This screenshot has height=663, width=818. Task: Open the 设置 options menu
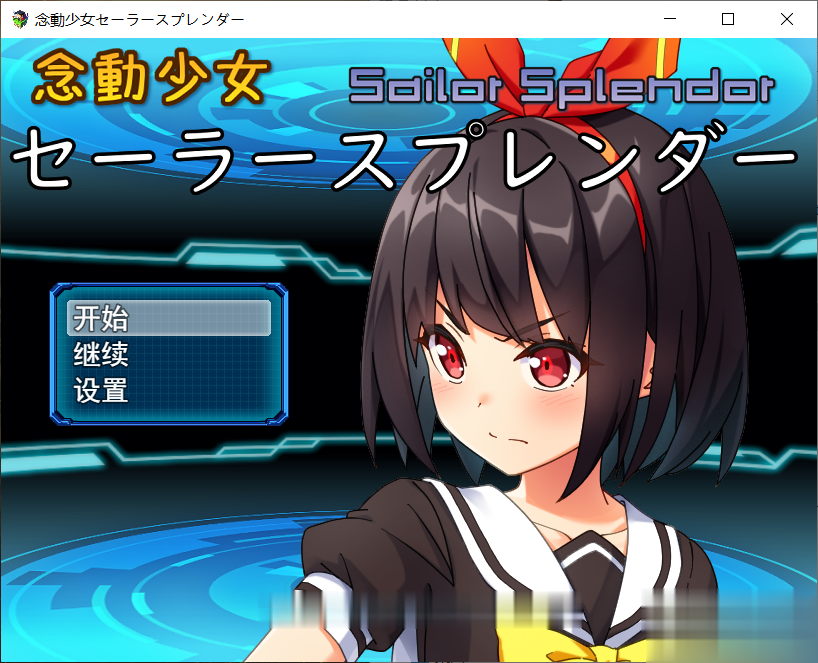coord(168,390)
